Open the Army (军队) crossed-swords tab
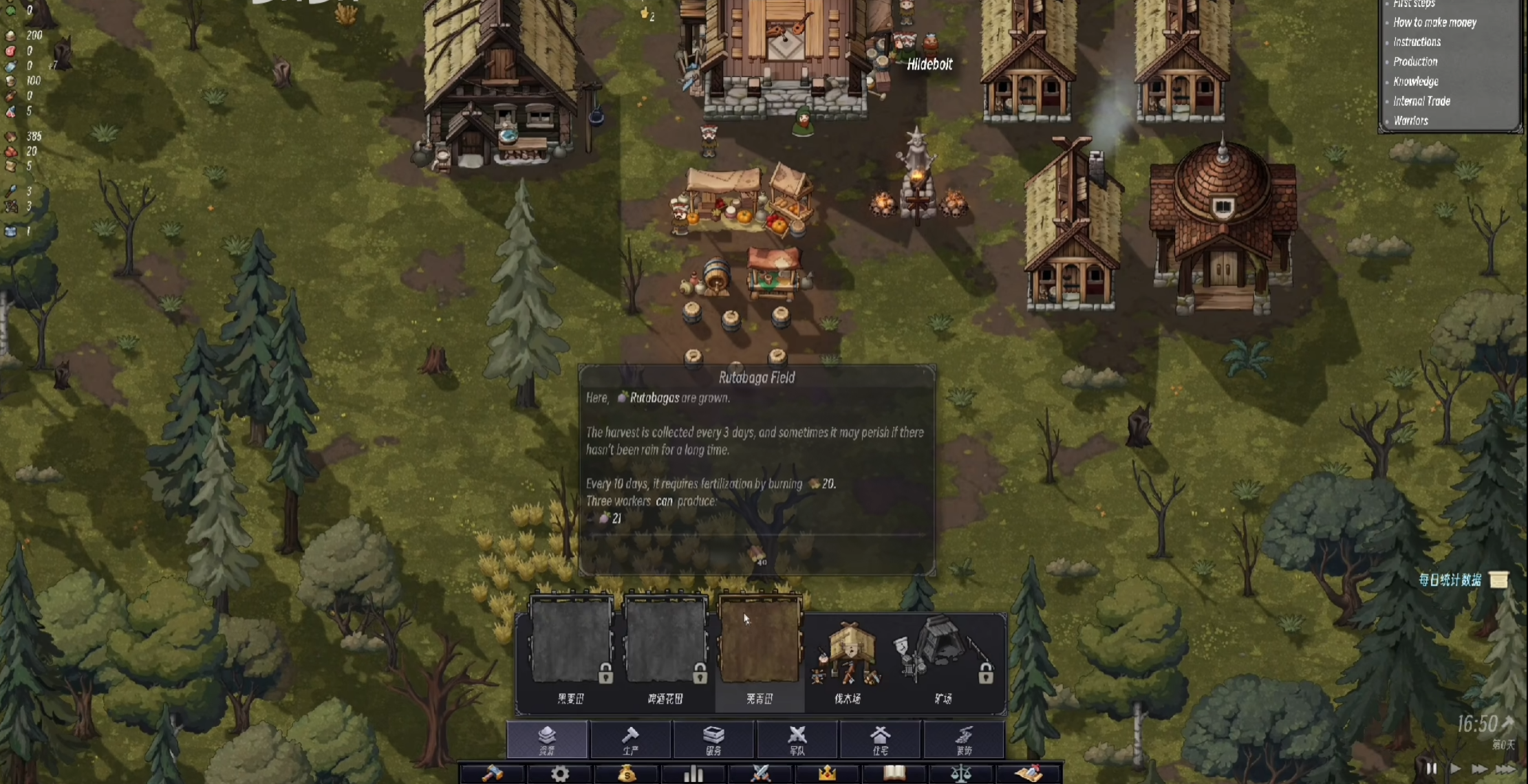Viewport: 1528px width, 784px height. (x=797, y=739)
